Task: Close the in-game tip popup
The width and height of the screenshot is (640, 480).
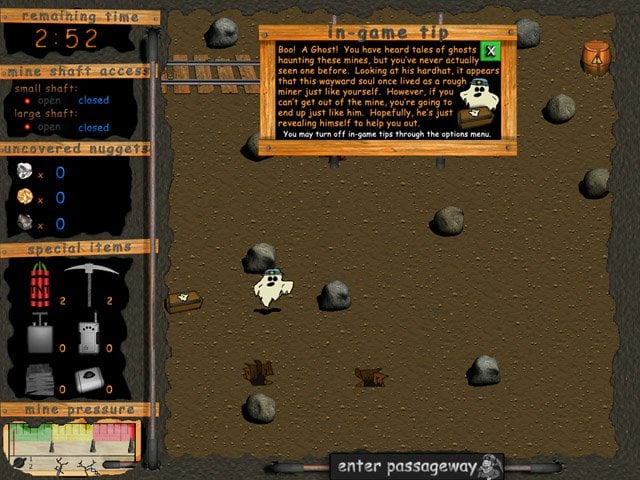Action: (x=490, y=51)
